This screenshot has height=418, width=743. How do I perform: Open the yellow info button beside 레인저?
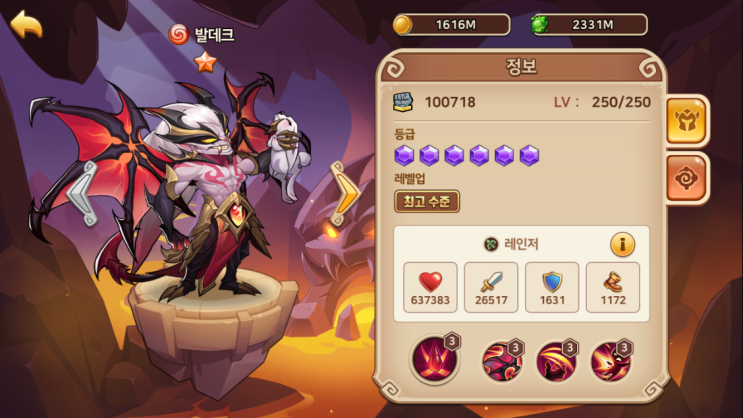[x=622, y=243]
